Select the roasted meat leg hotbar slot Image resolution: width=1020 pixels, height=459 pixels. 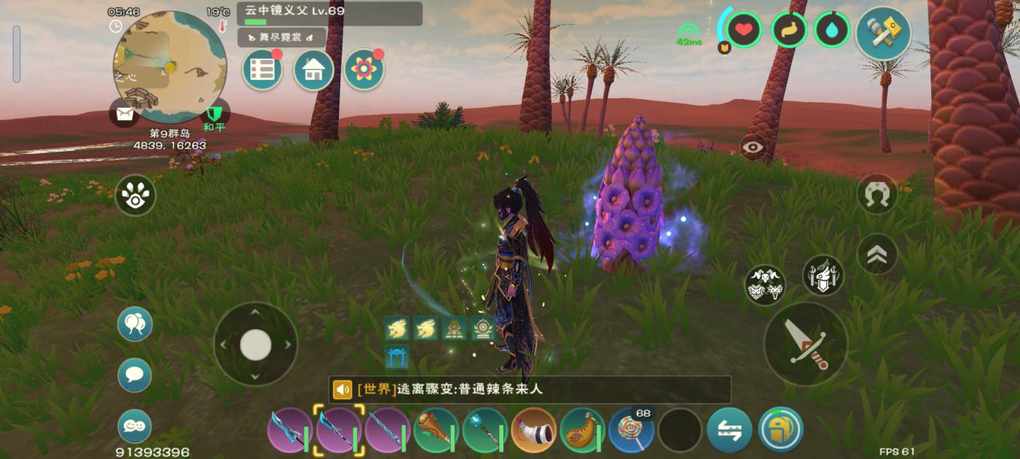tap(582, 431)
